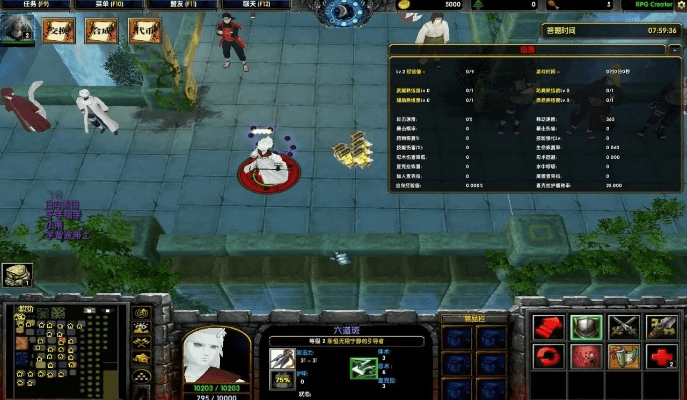Activate the shield Hold Position command

pos(585,326)
